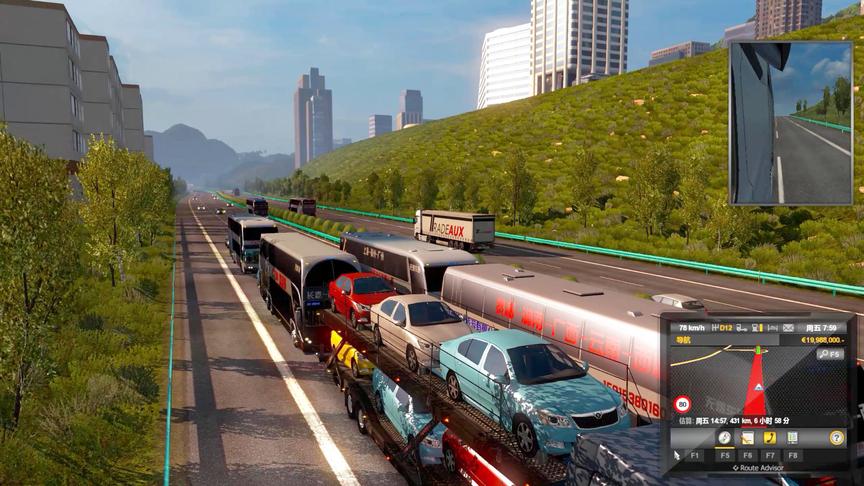Open the mail envelope icon

[788, 327]
